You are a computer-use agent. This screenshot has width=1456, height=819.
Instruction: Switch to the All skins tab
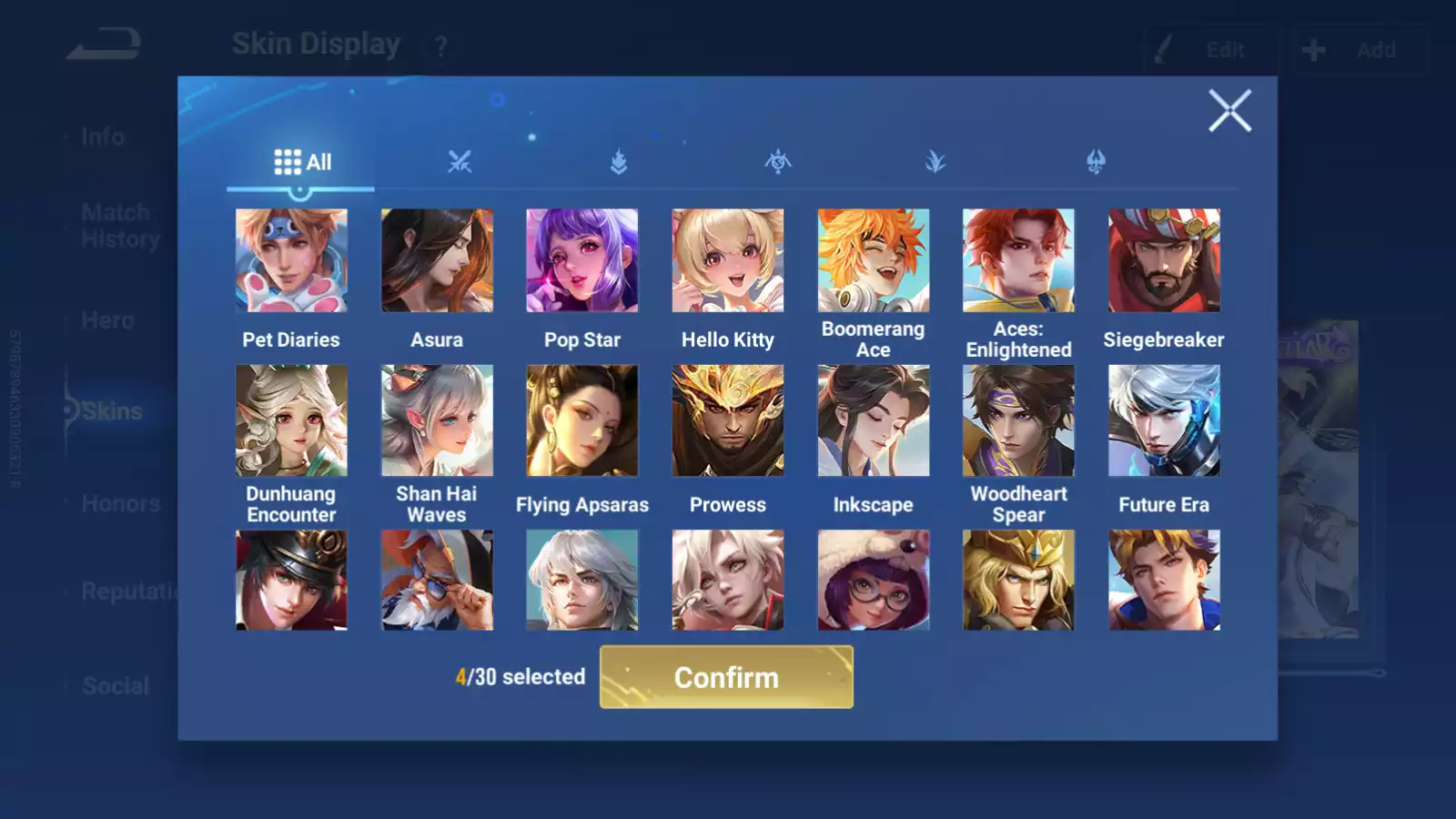(x=302, y=162)
